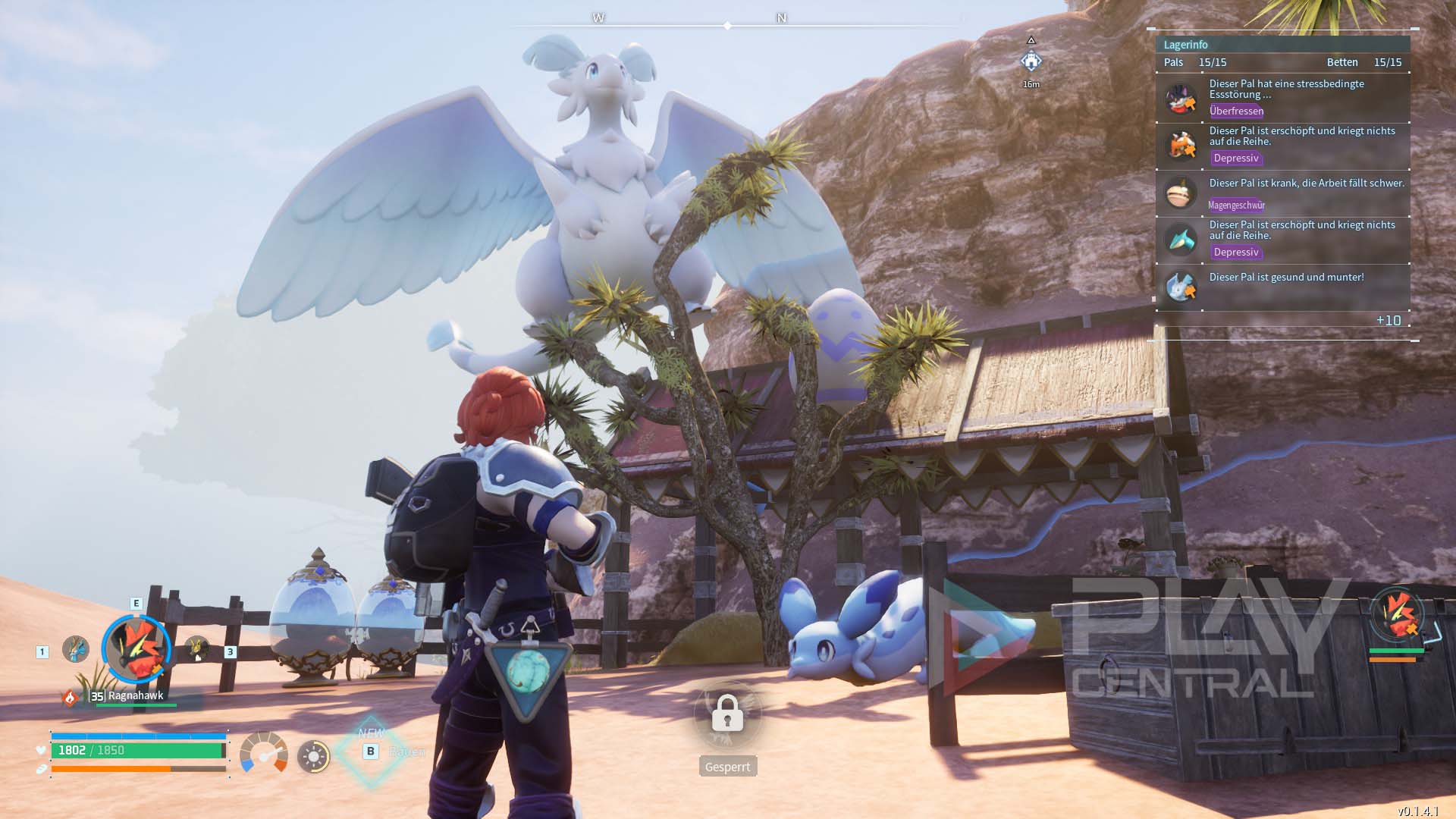Click the temperature gauge icon
Screen dimensions: 1456x819
click(x=263, y=754)
